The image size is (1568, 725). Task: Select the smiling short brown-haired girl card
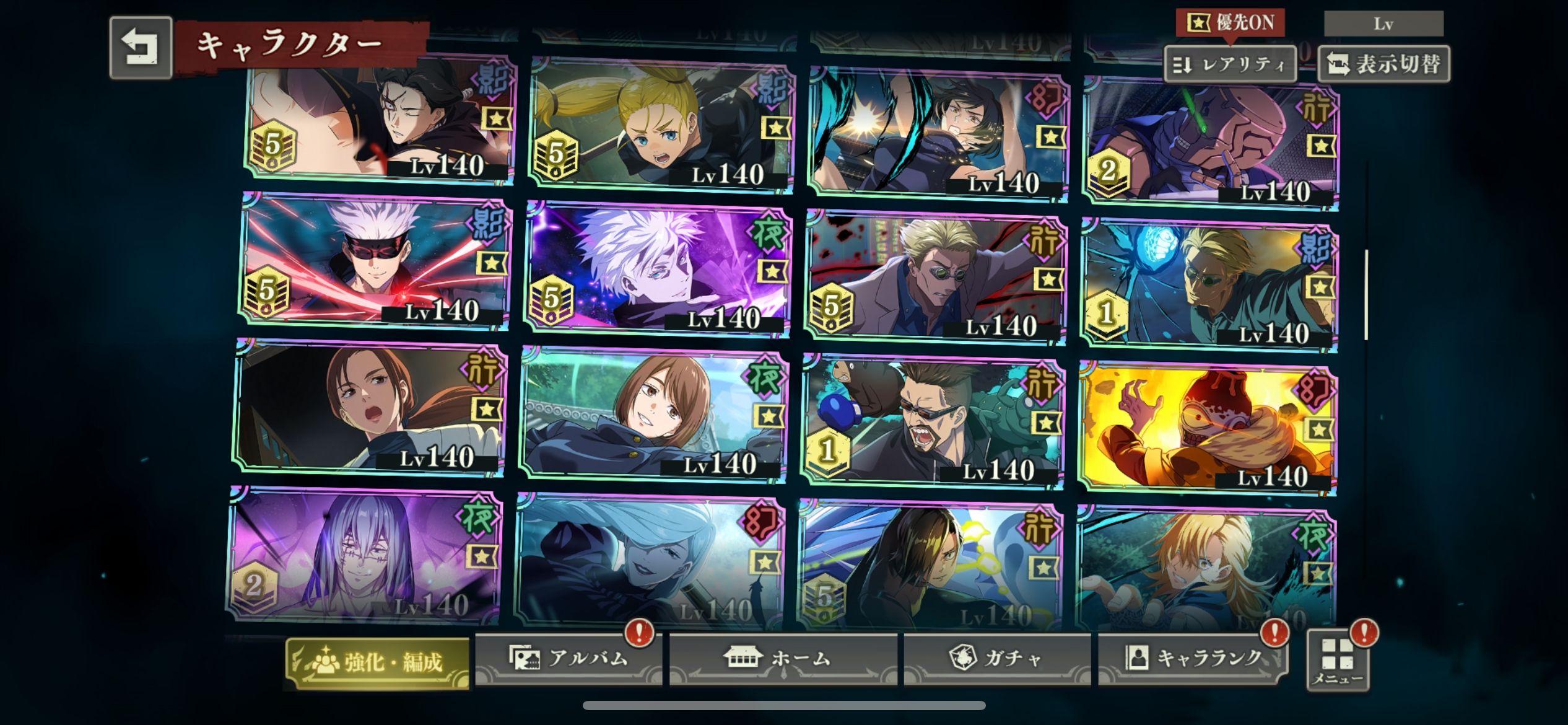point(653,413)
